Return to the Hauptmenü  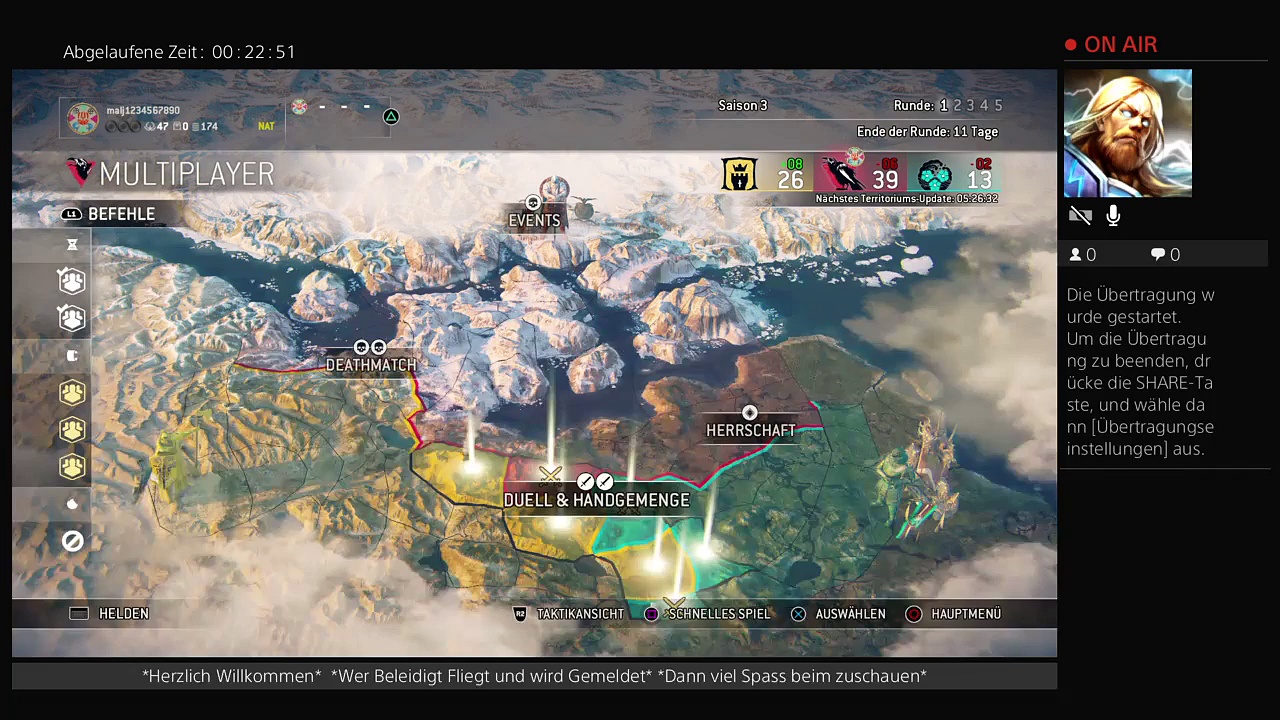(x=953, y=614)
